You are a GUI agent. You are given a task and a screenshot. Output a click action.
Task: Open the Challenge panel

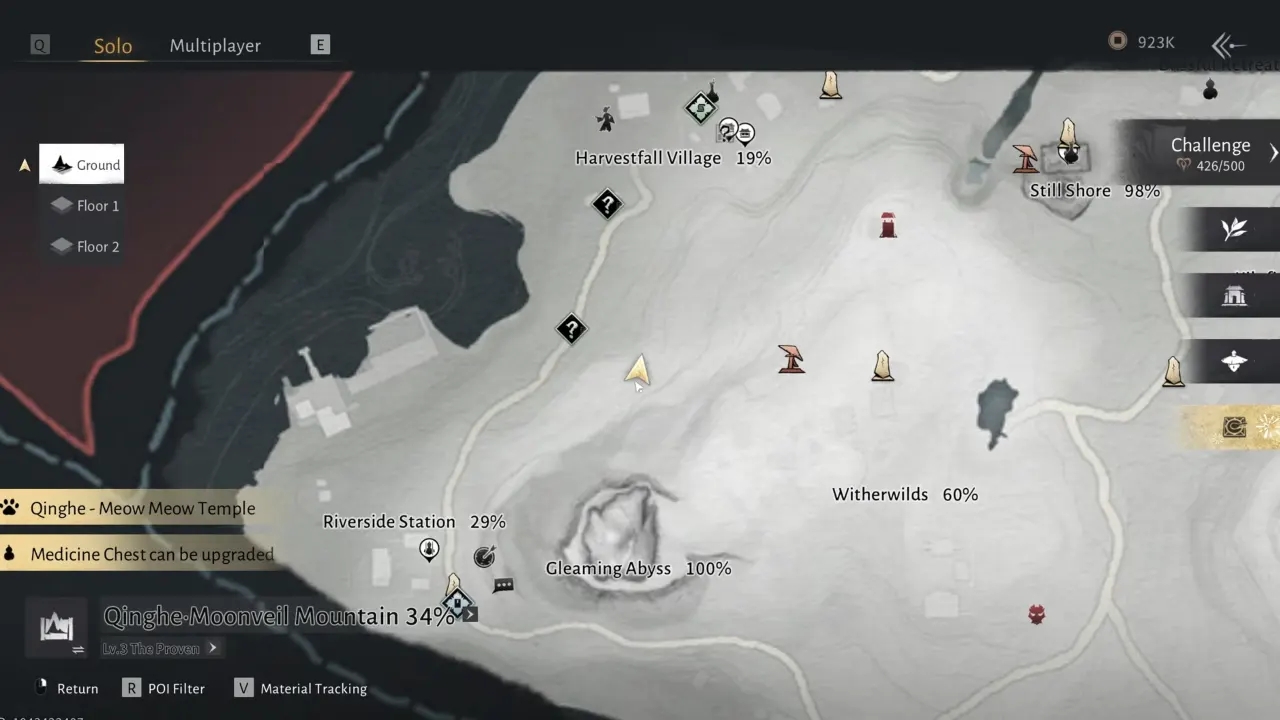point(1210,153)
